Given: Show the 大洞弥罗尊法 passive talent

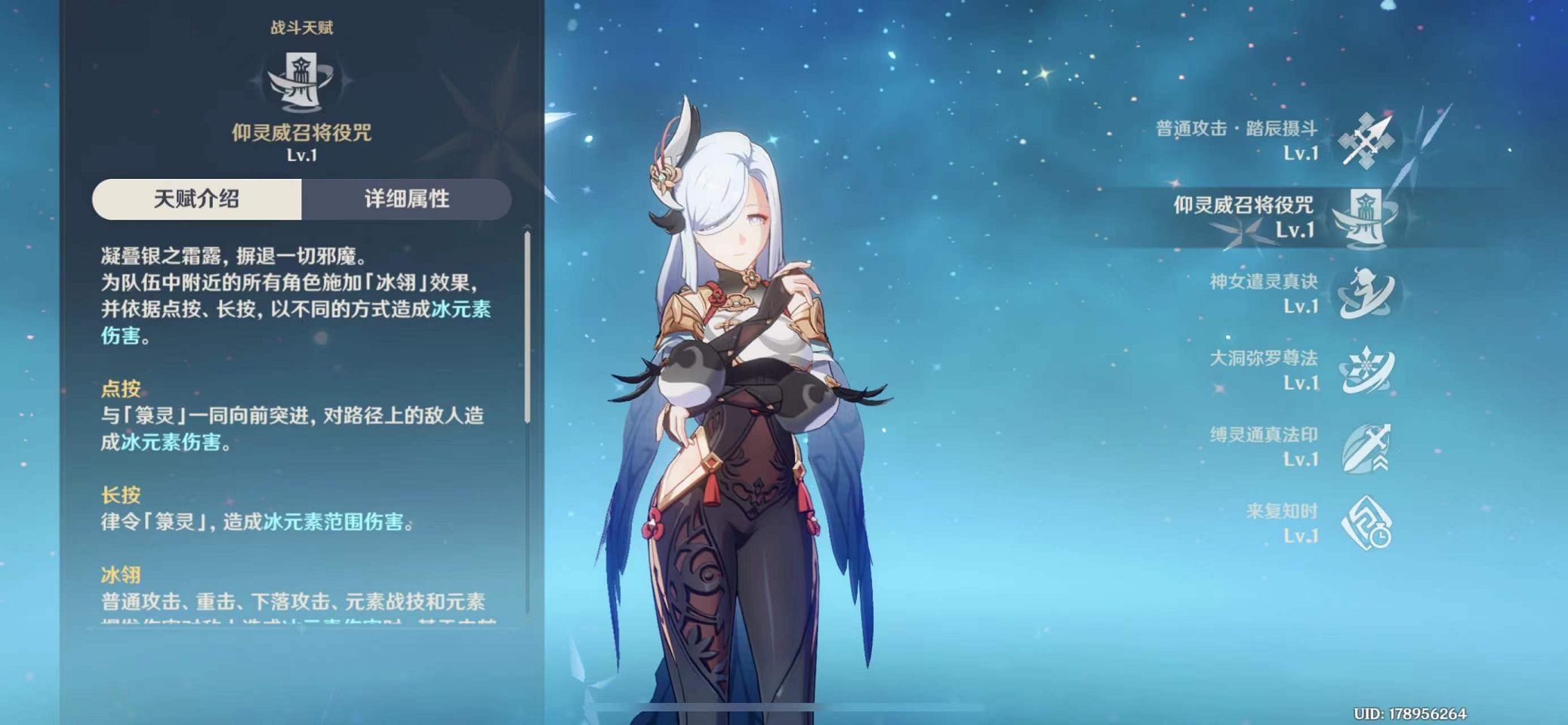Looking at the screenshot, I should coord(1365,370).
